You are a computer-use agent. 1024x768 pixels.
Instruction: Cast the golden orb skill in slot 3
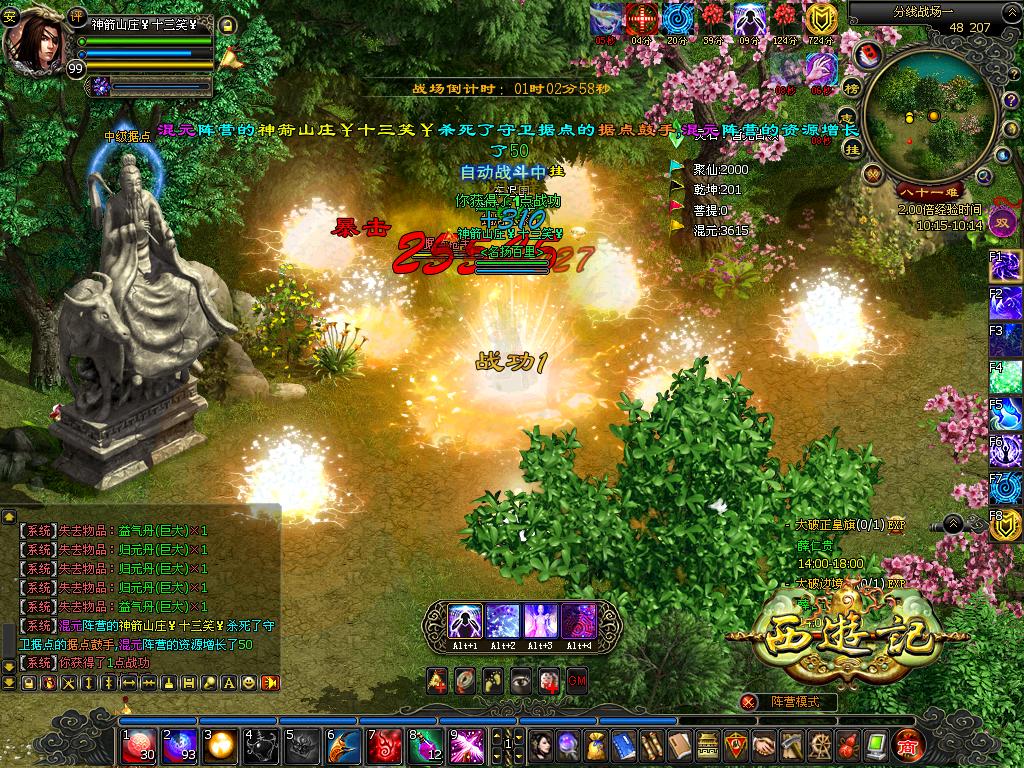tap(220, 746)
